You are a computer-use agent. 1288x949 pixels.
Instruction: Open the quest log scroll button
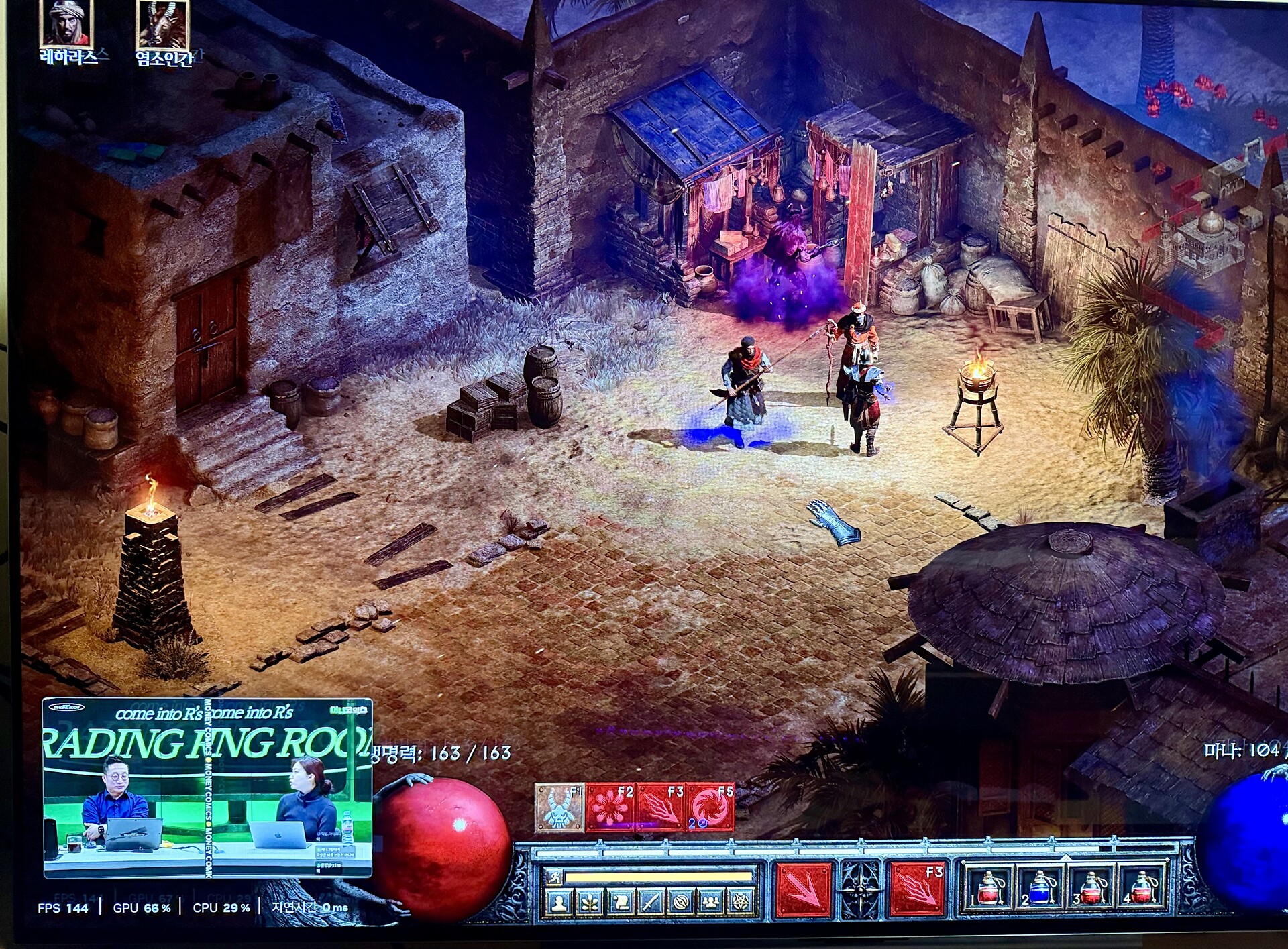point(620,903)
